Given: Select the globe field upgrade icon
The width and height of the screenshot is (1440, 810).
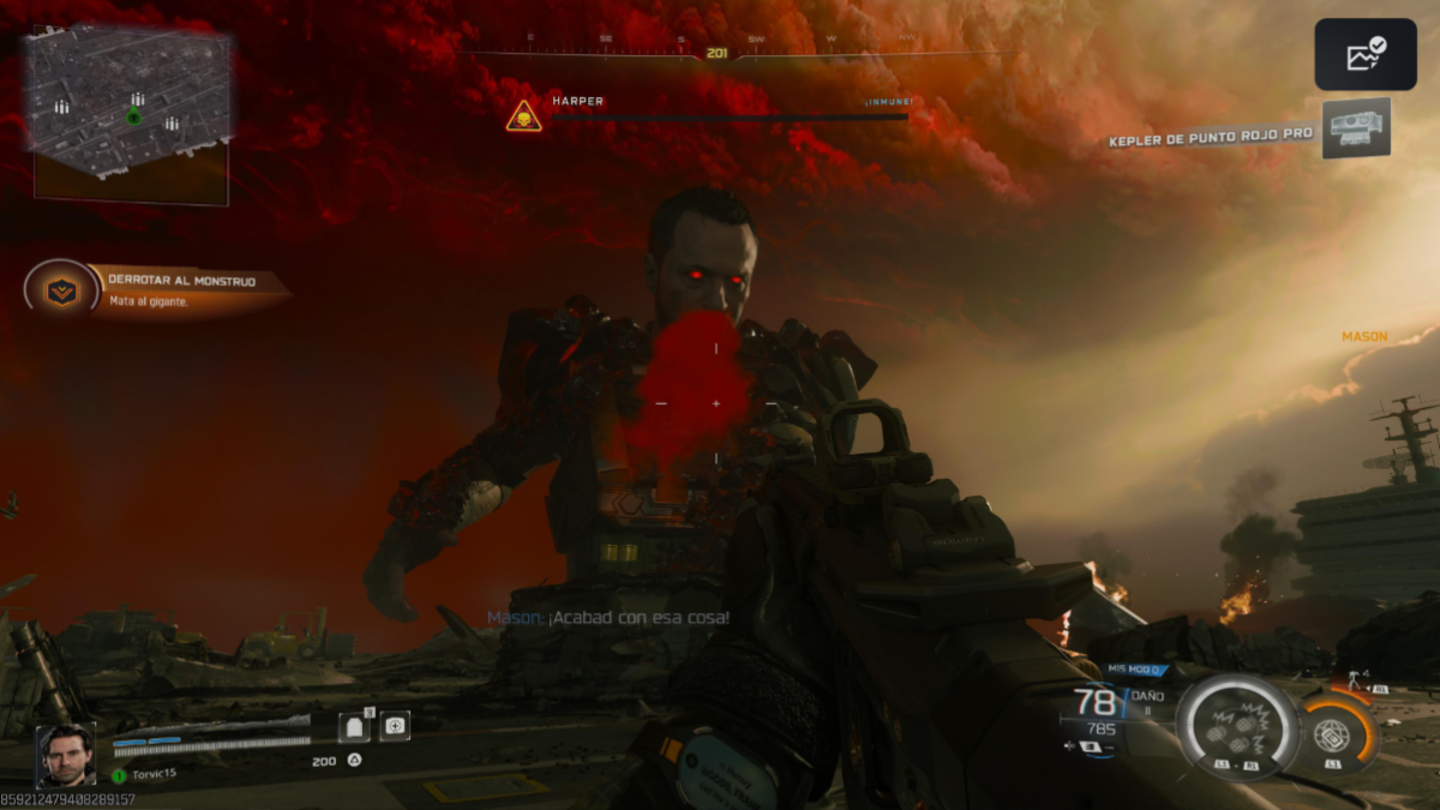Looking at the screenshot, I should [x=1333, y=736].
